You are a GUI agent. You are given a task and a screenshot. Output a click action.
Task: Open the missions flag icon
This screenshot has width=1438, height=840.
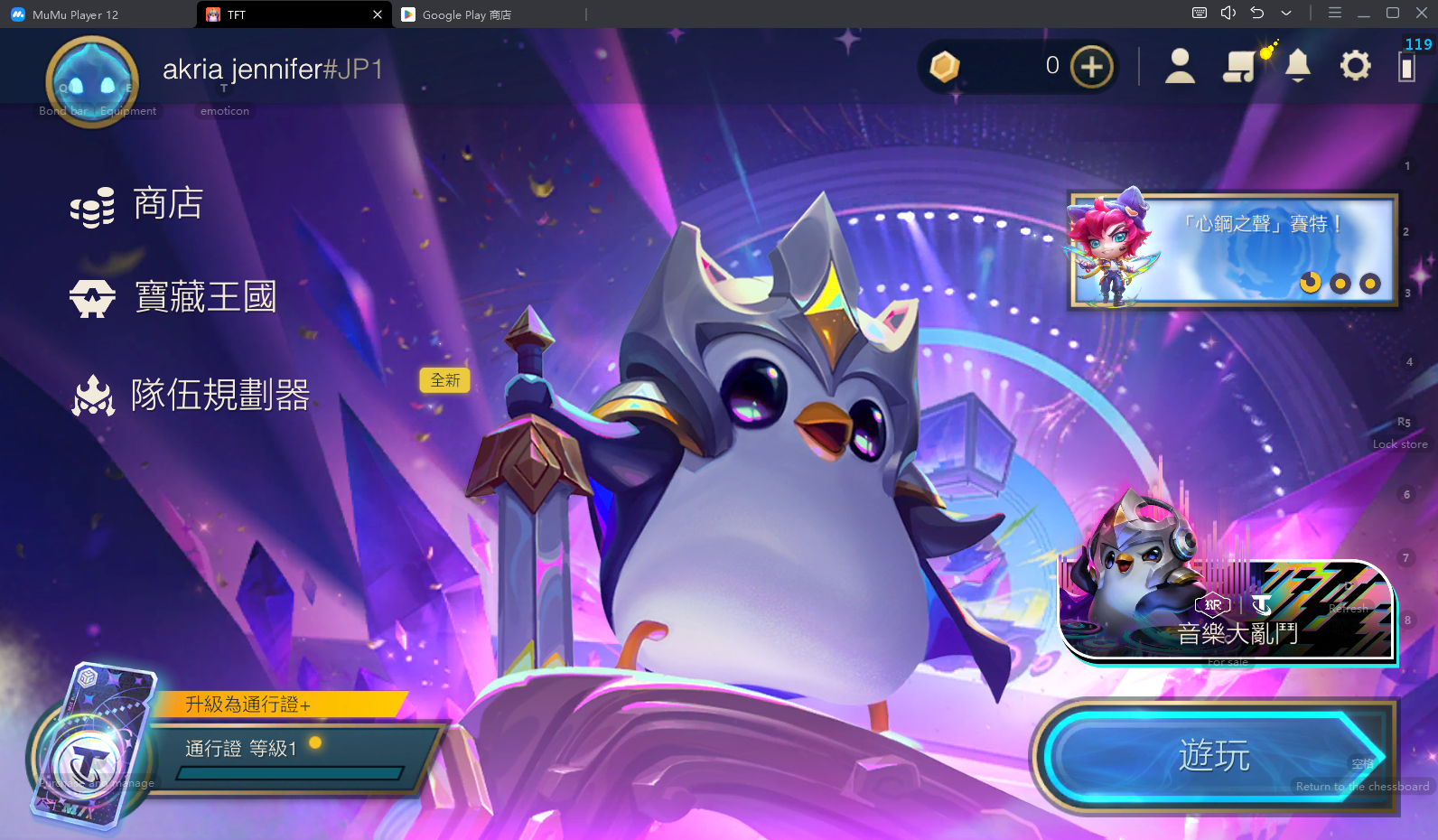click(1240, 66)
